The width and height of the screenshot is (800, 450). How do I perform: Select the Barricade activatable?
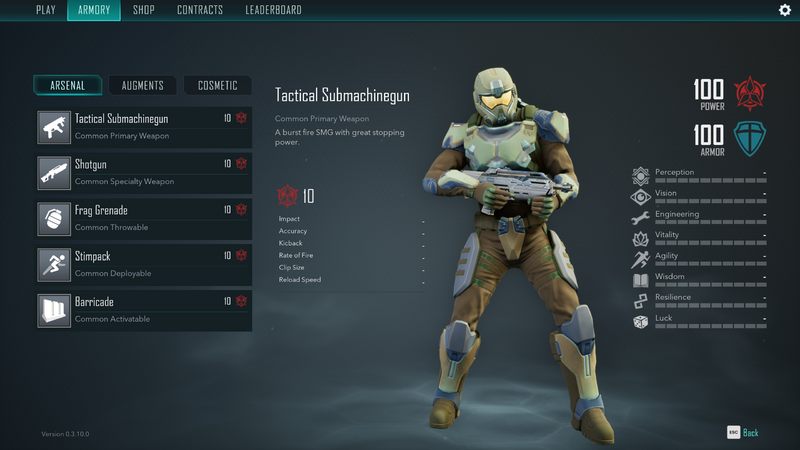coord(143,311)
